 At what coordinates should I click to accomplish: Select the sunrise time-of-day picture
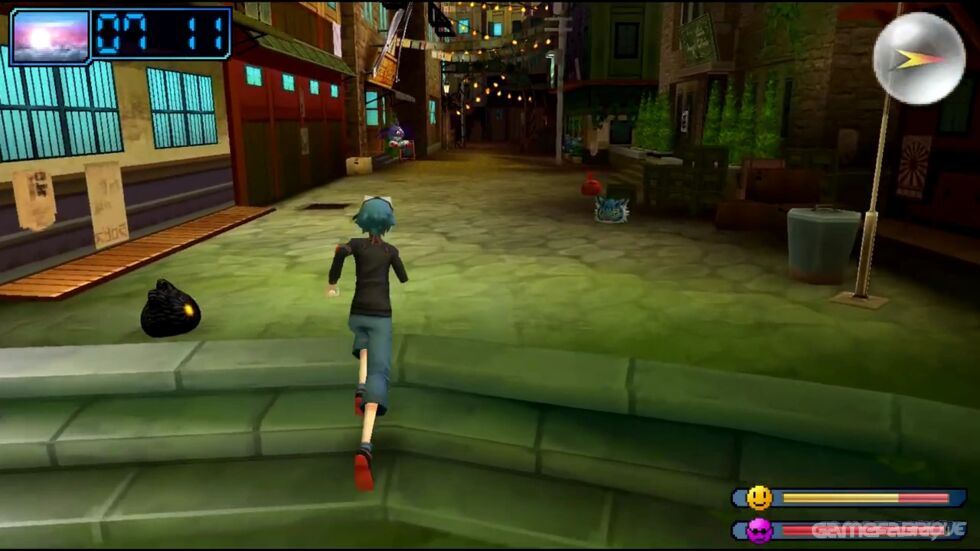tap(50, 38)
